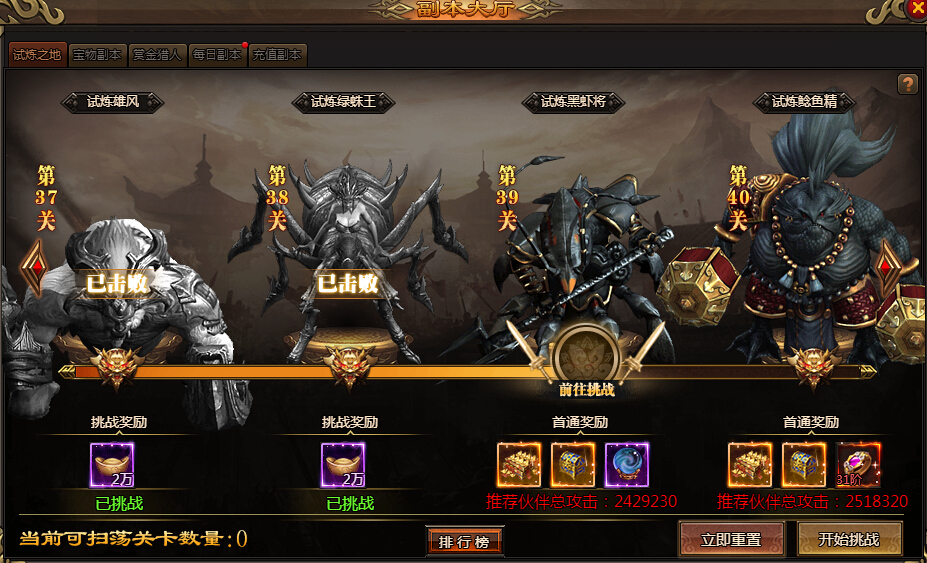Inspect the blue orb first-clear reward
The image size is (927, 563).
coord(627,465)
